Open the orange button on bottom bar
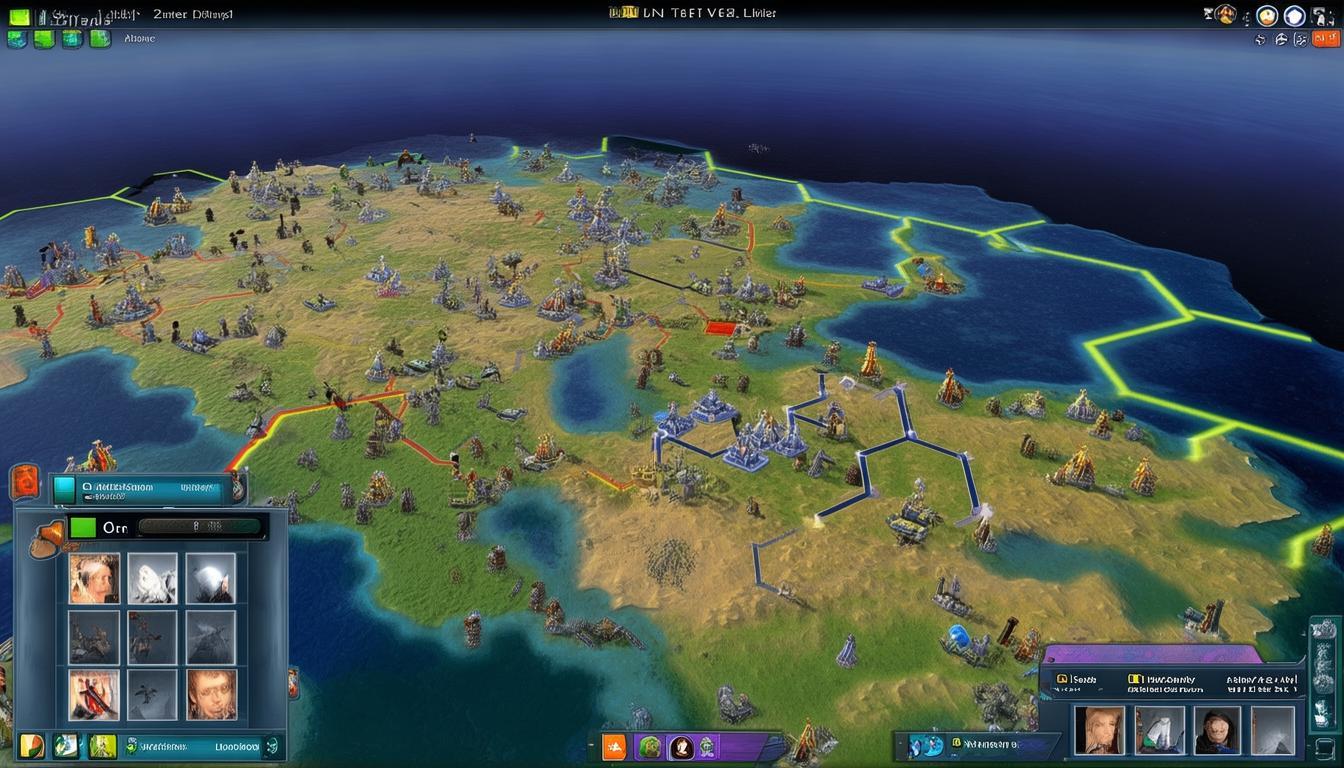 pos(613,746)
